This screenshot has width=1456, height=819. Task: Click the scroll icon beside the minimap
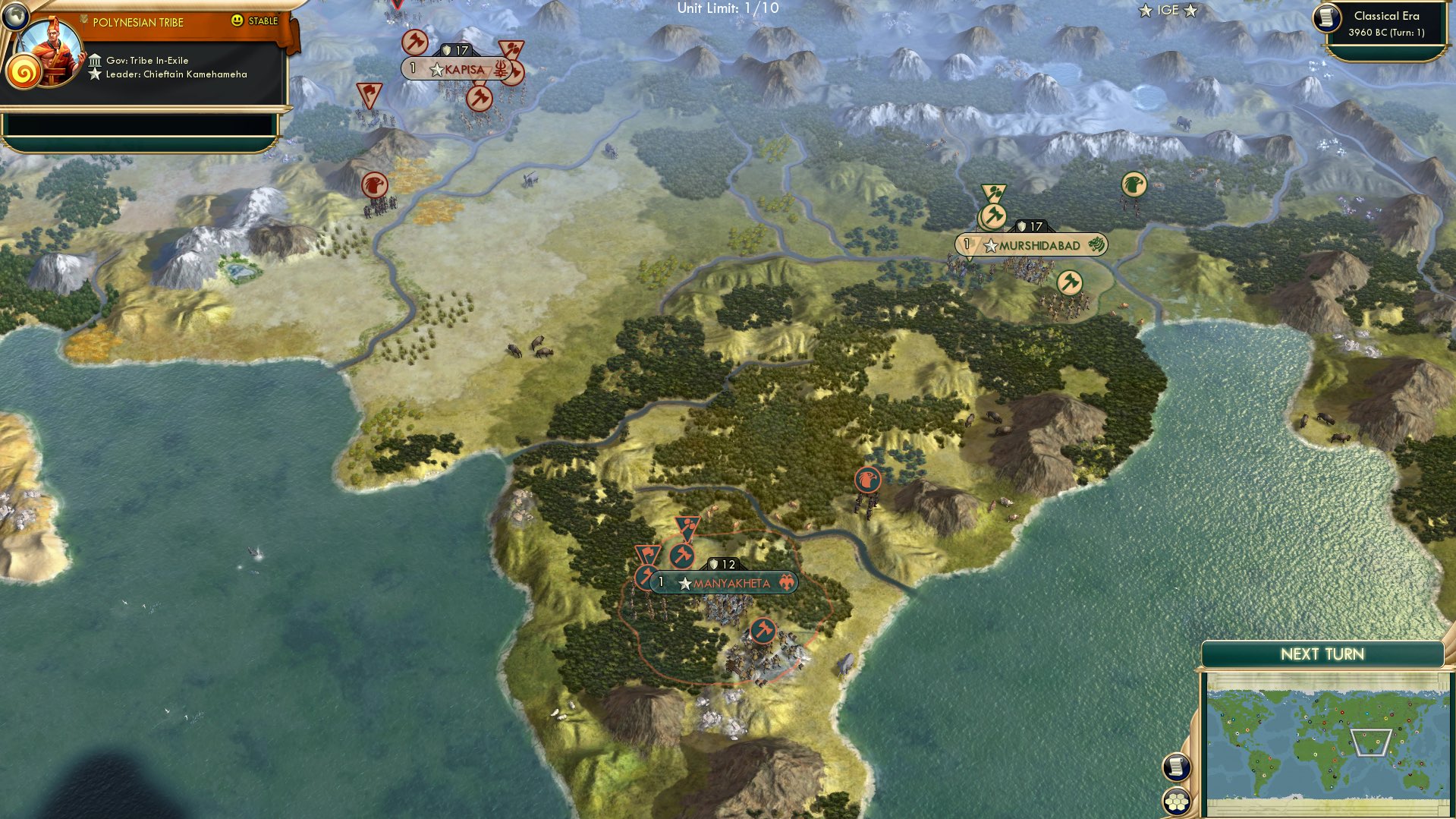[1175, 768]
